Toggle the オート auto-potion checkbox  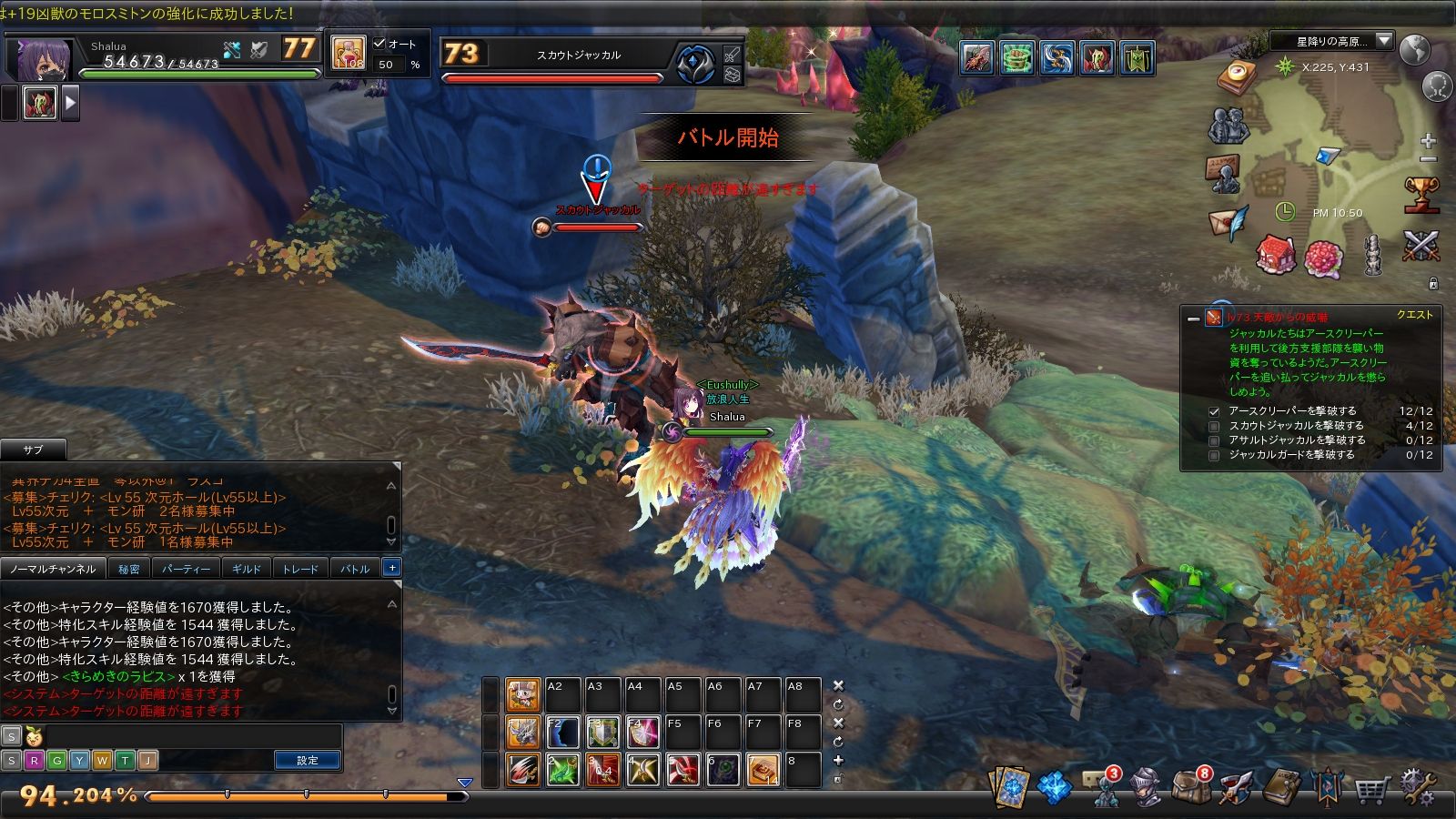click(379, 44)
